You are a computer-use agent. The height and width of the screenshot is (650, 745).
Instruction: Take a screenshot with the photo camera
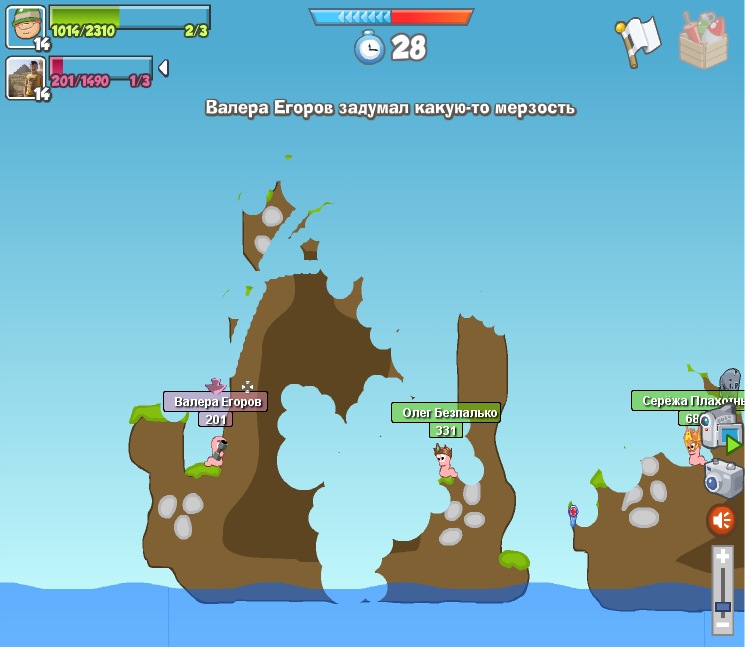(722, 478)
